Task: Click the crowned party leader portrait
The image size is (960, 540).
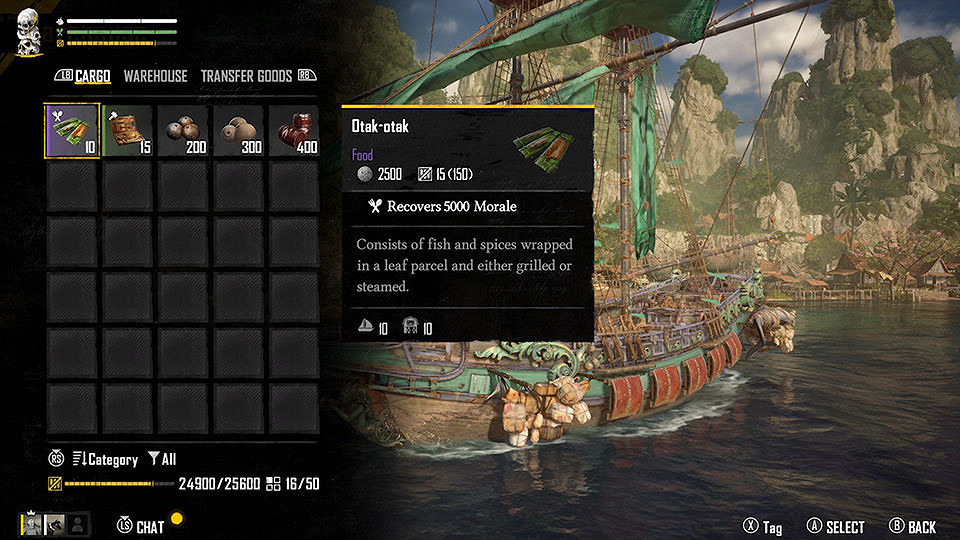Action: point(32,523)
